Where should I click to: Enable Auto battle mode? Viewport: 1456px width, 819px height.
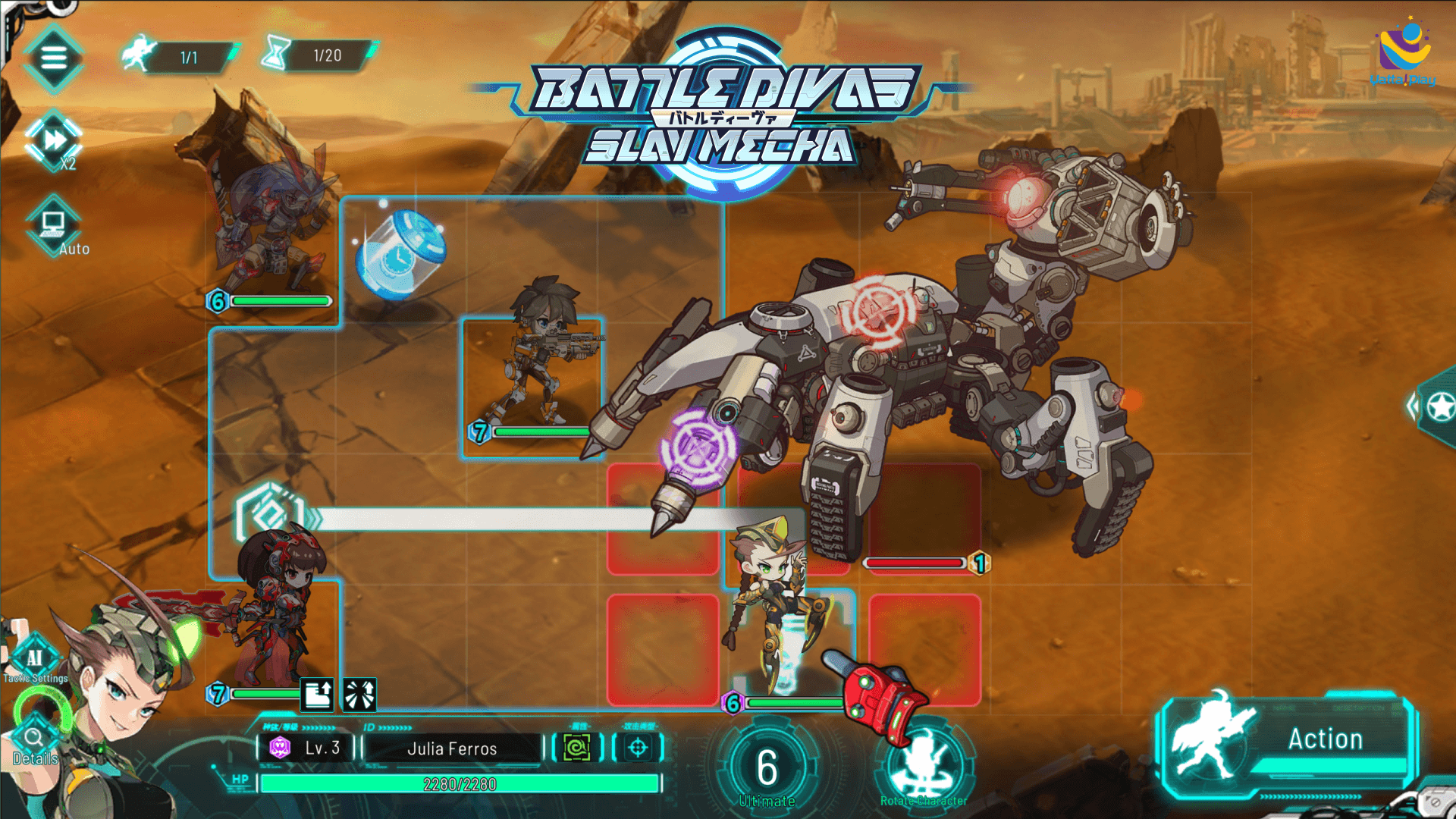(54, 226)
